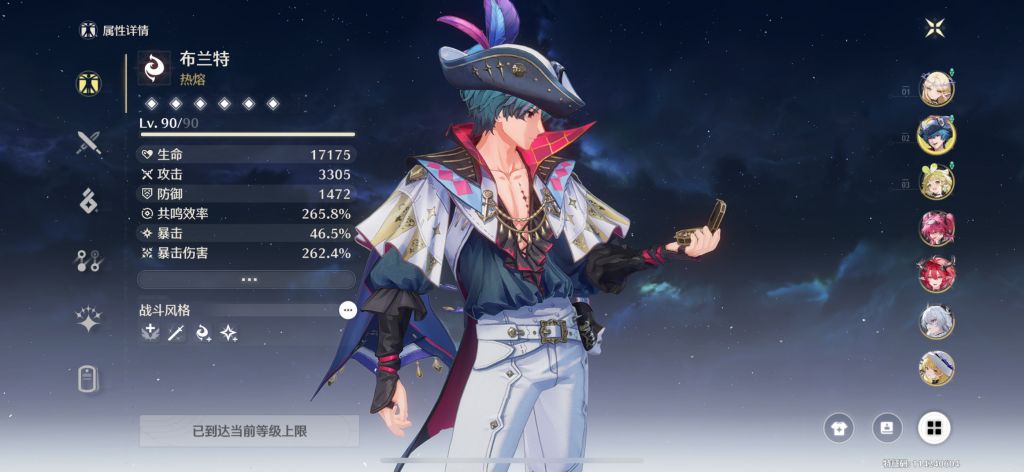Choose the green-haired character in slot 03

point(937,181)
